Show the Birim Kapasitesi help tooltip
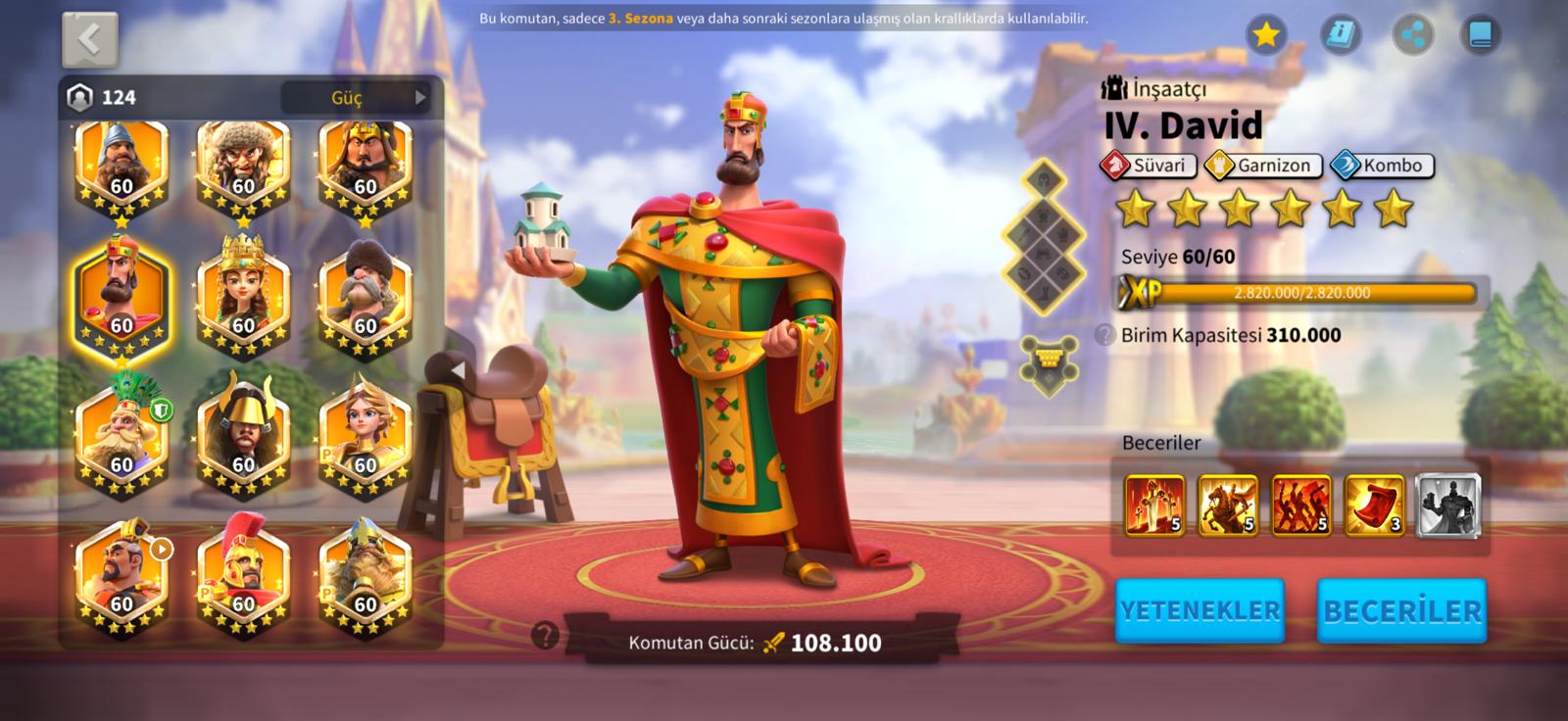The width and height of the screenshot is (1568, 721). pos(1105,335)
